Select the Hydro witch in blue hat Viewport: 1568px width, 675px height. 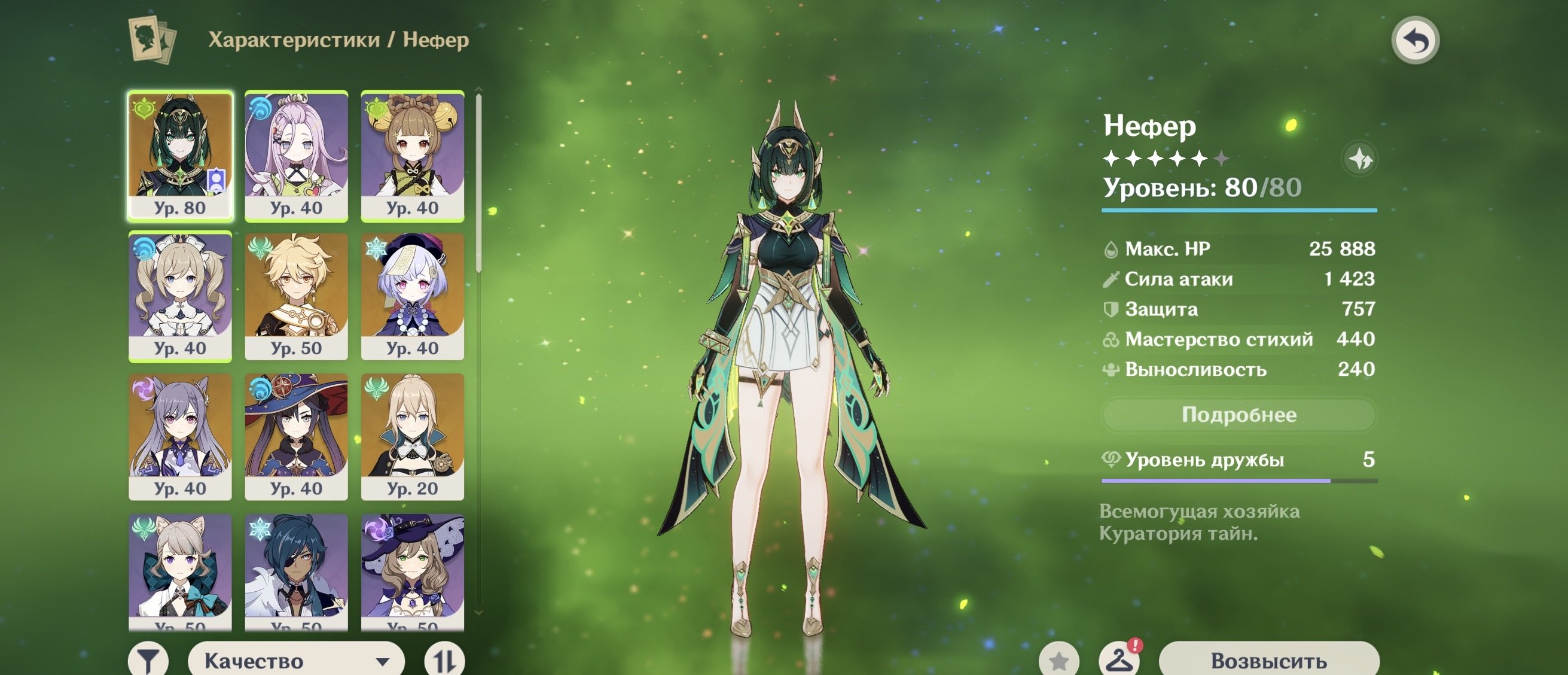297,436
